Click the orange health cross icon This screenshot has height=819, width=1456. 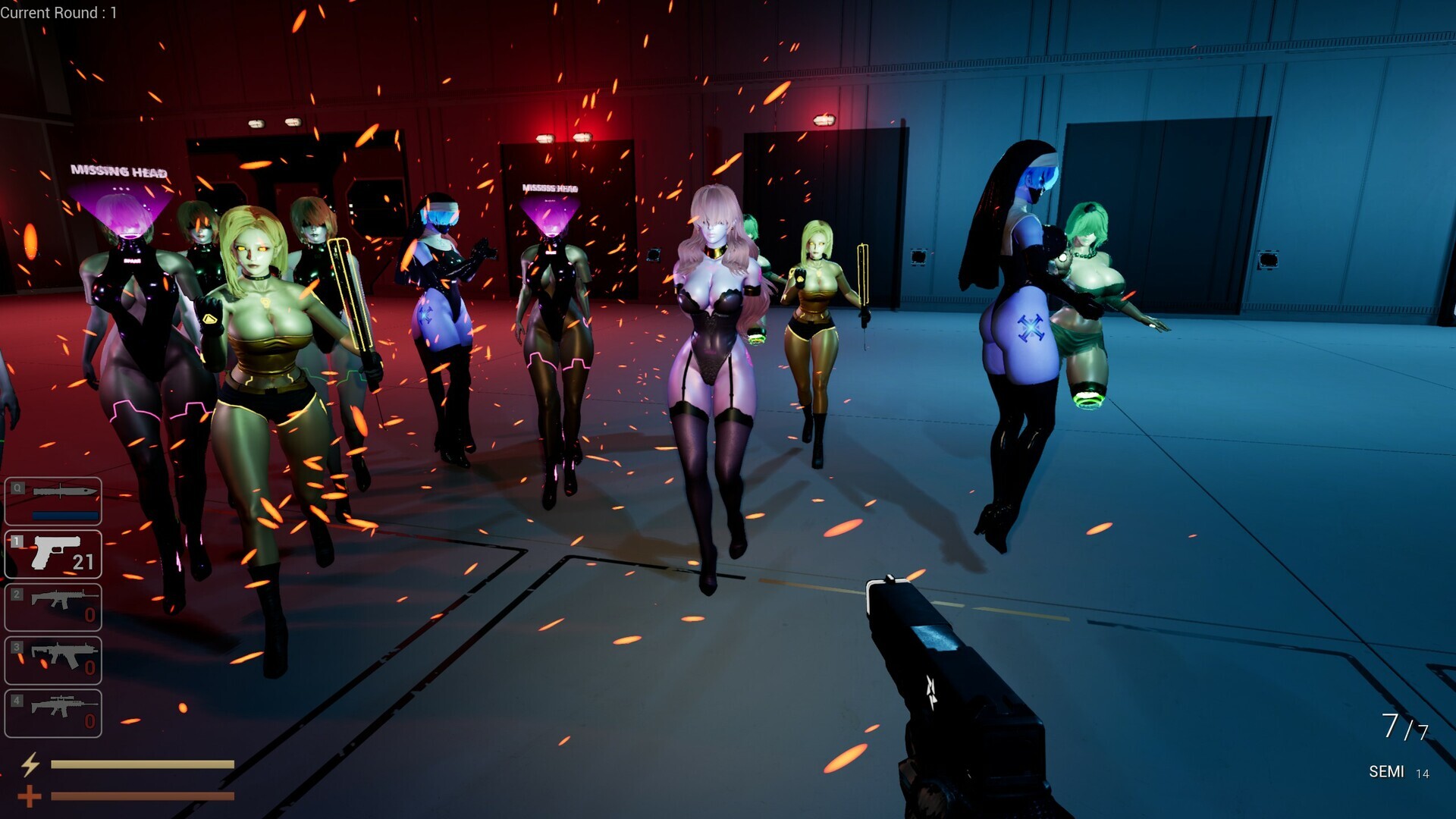30,796
